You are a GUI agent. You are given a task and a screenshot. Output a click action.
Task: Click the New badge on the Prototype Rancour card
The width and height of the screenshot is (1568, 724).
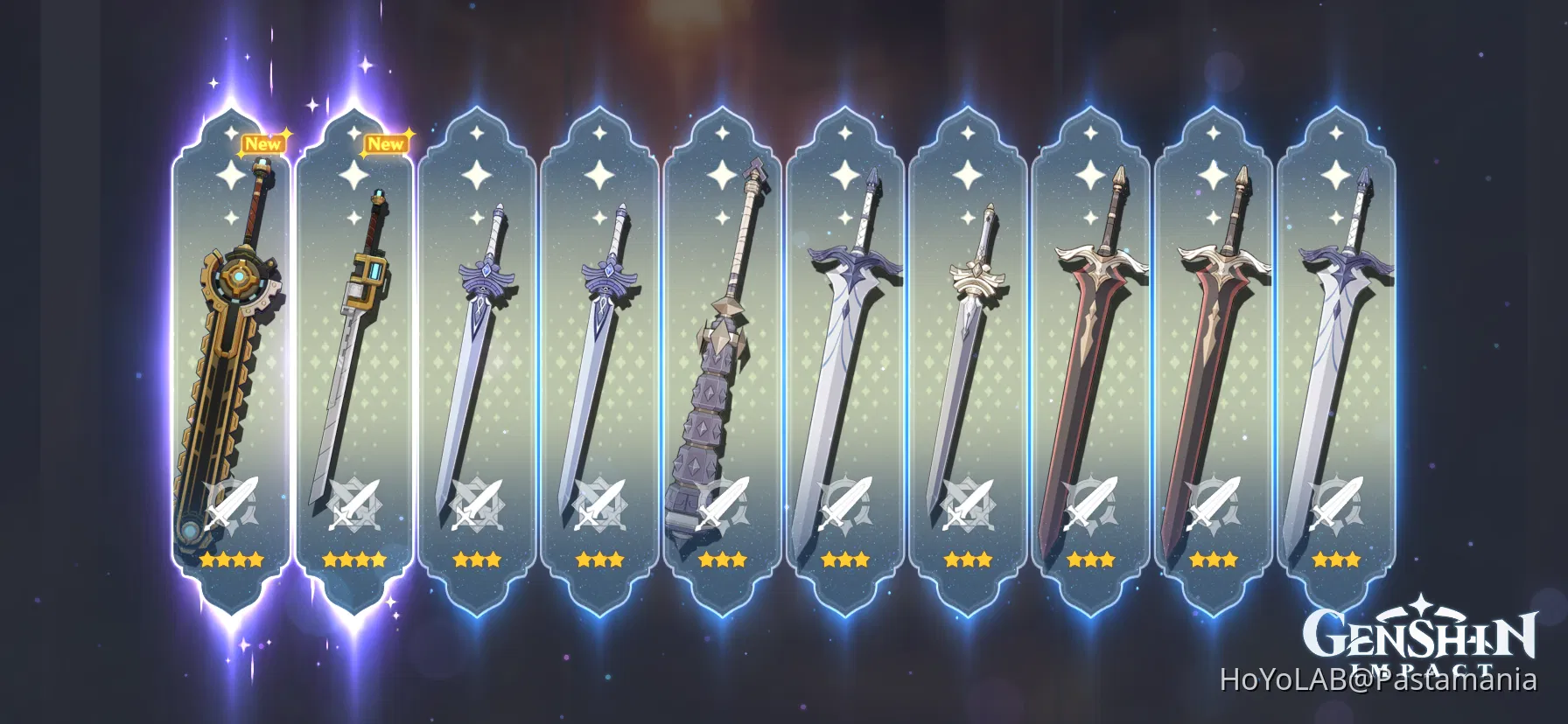click(x=388, y=142)
